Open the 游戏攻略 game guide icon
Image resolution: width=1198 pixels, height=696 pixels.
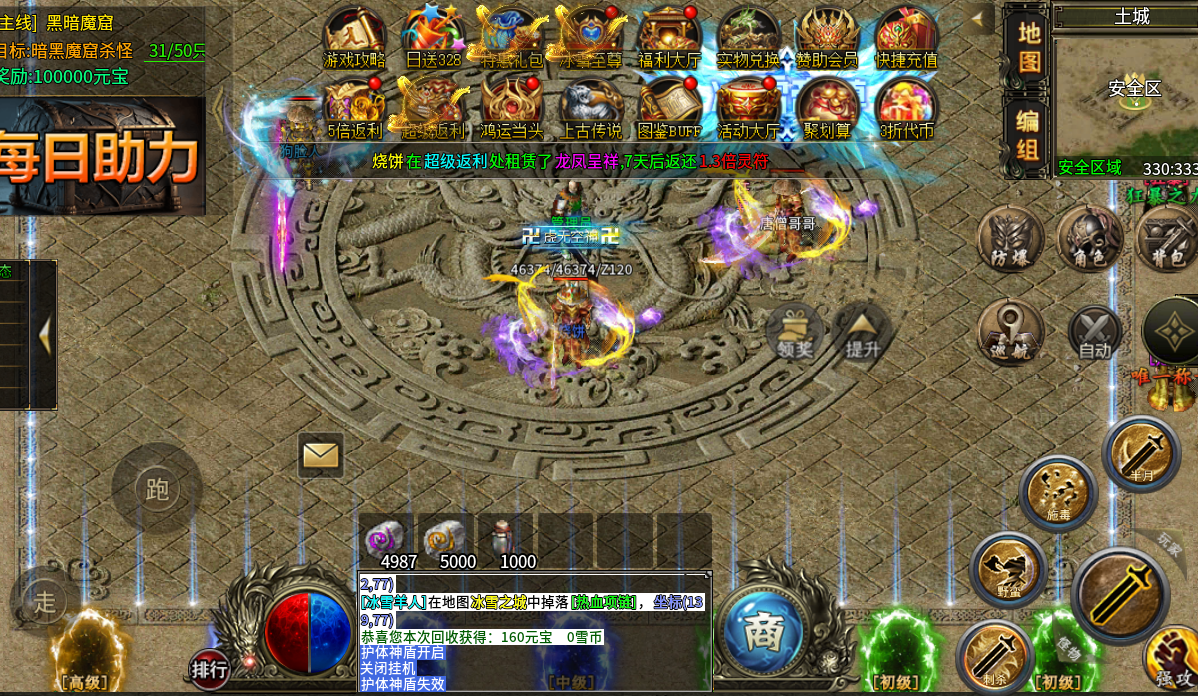point(354,36)
